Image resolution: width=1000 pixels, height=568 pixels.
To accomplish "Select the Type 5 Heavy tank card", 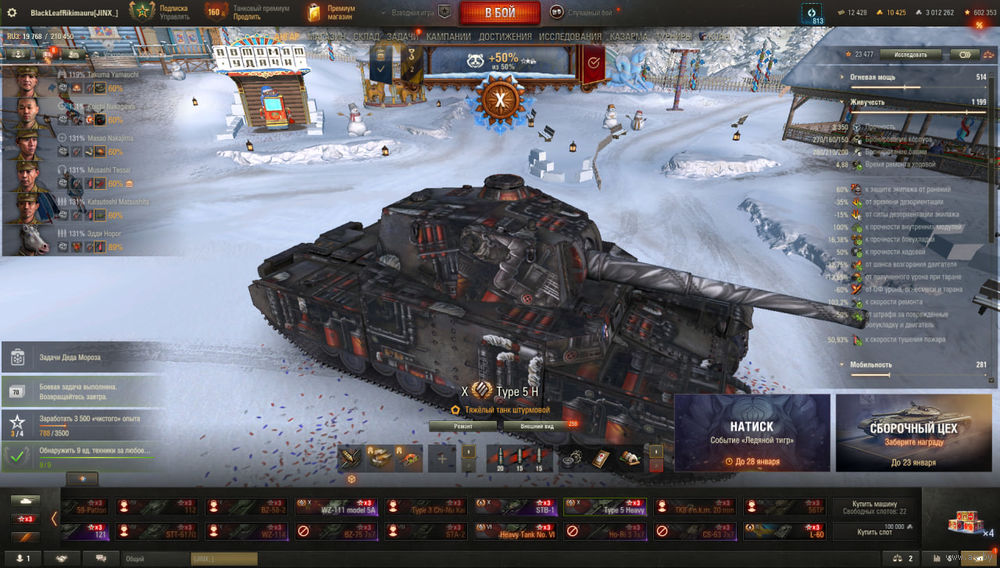I will [604, 507].
